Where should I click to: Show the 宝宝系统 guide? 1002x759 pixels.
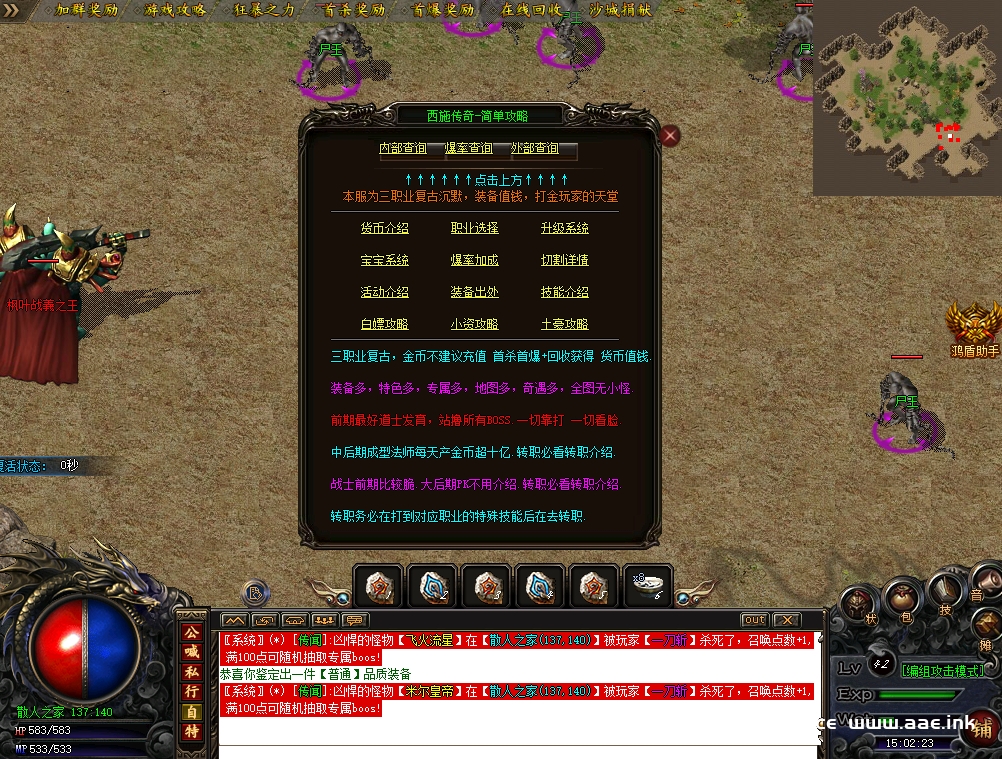point(385,260)
